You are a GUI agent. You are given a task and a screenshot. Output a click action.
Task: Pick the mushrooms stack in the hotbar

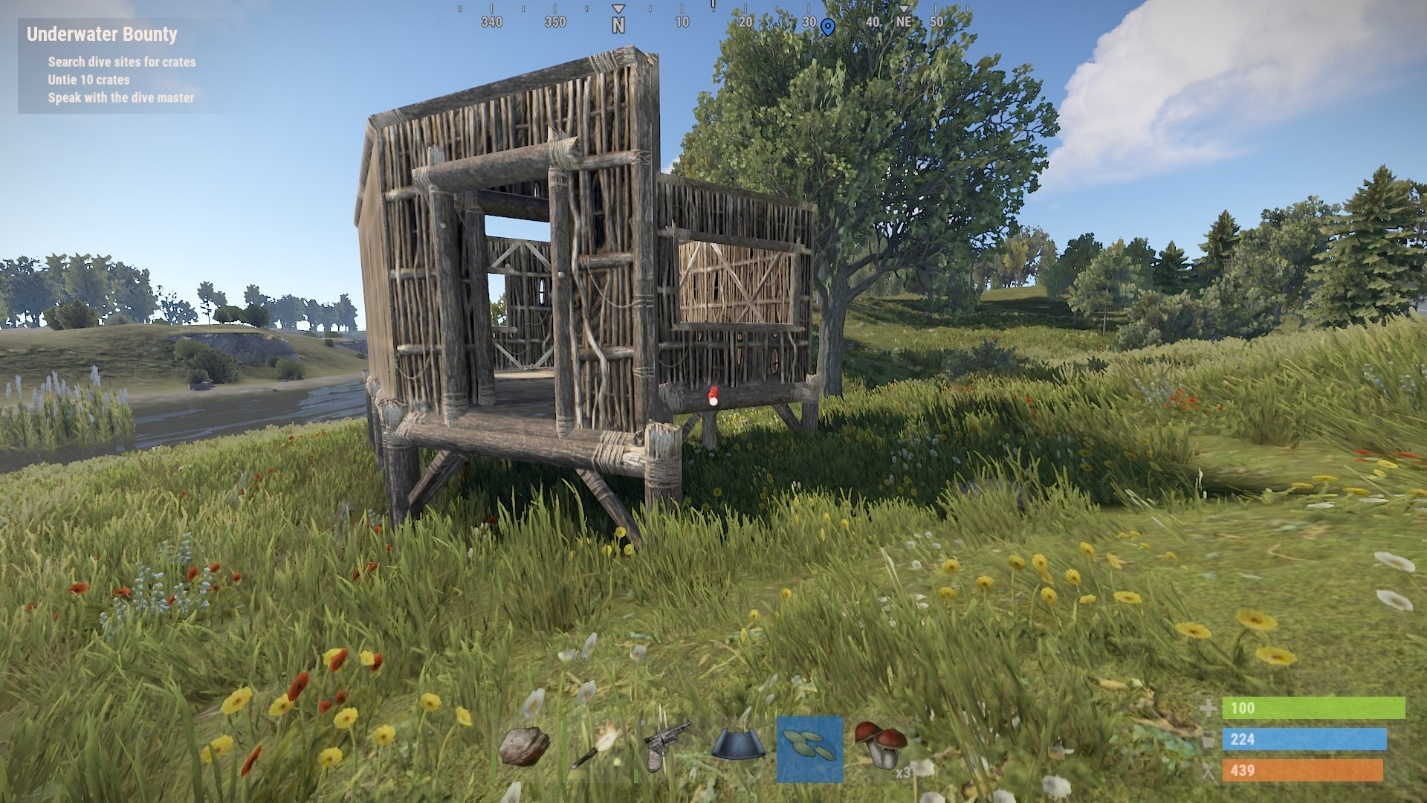(881, 747)
